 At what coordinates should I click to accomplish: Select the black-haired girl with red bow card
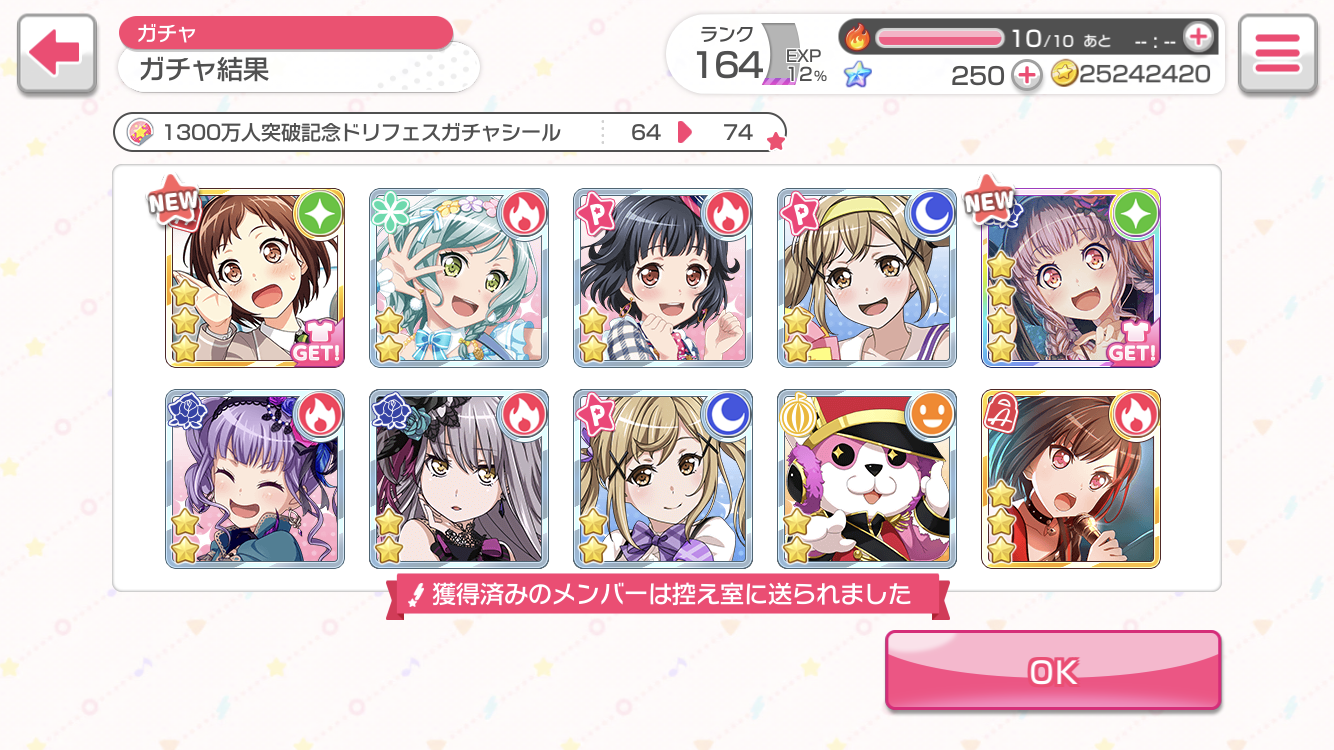click(663, 278)
